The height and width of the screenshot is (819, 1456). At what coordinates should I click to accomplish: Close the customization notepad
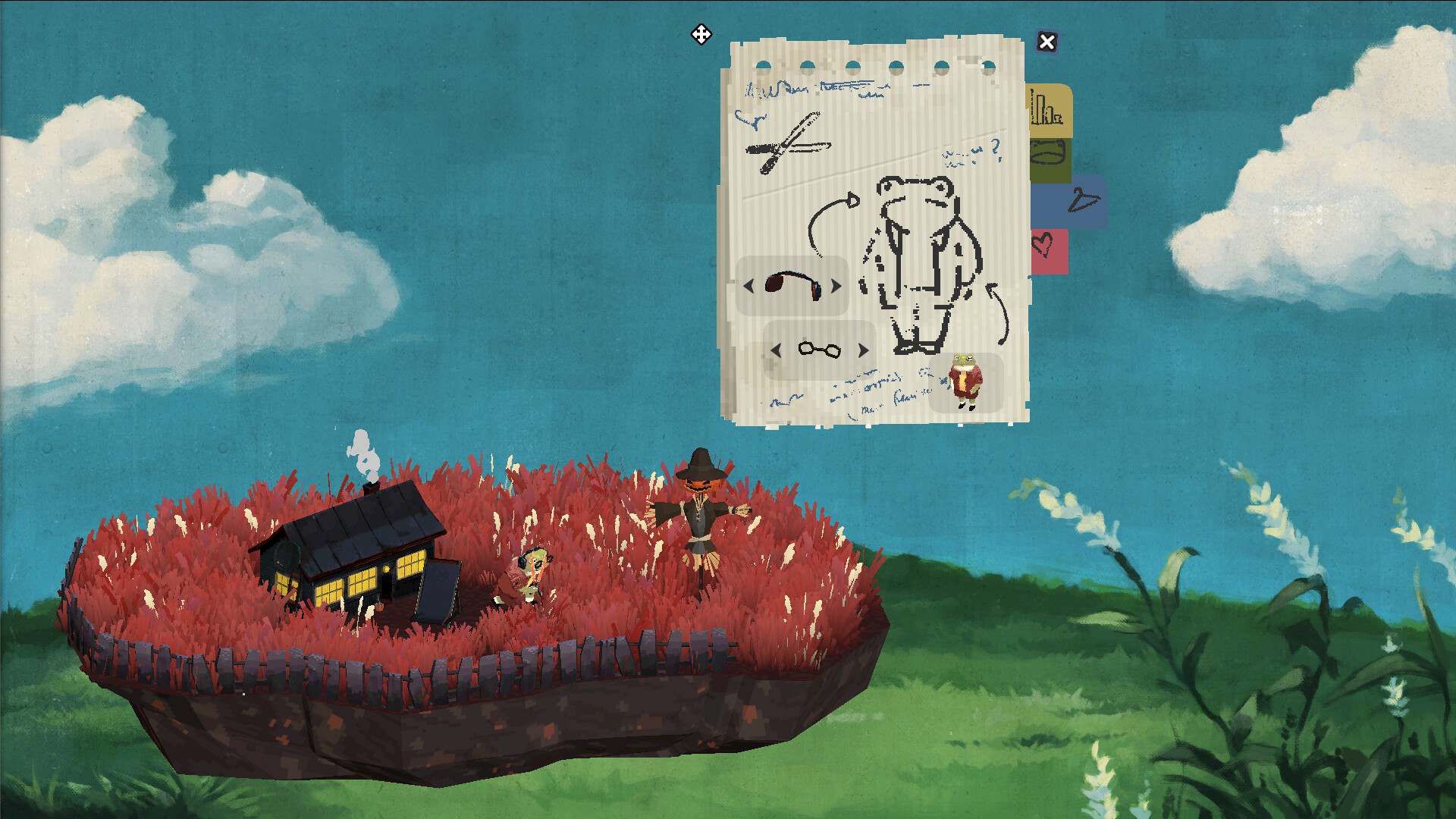point(1046,42)
